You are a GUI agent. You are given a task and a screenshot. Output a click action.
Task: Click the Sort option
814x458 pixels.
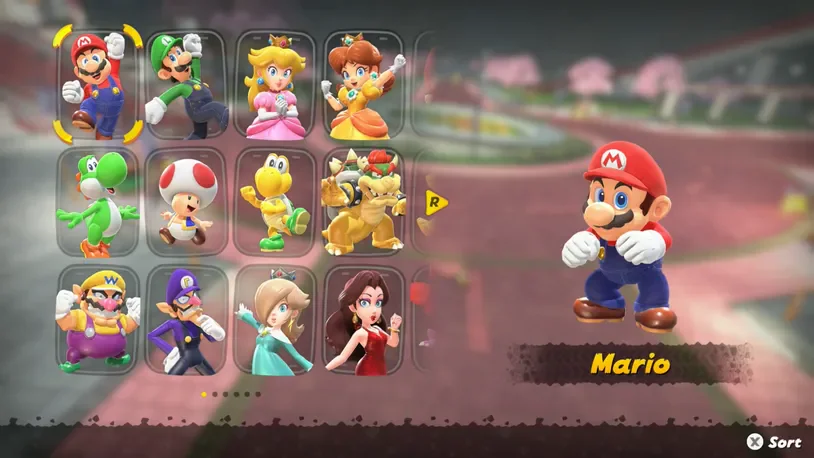coord(774,441)
